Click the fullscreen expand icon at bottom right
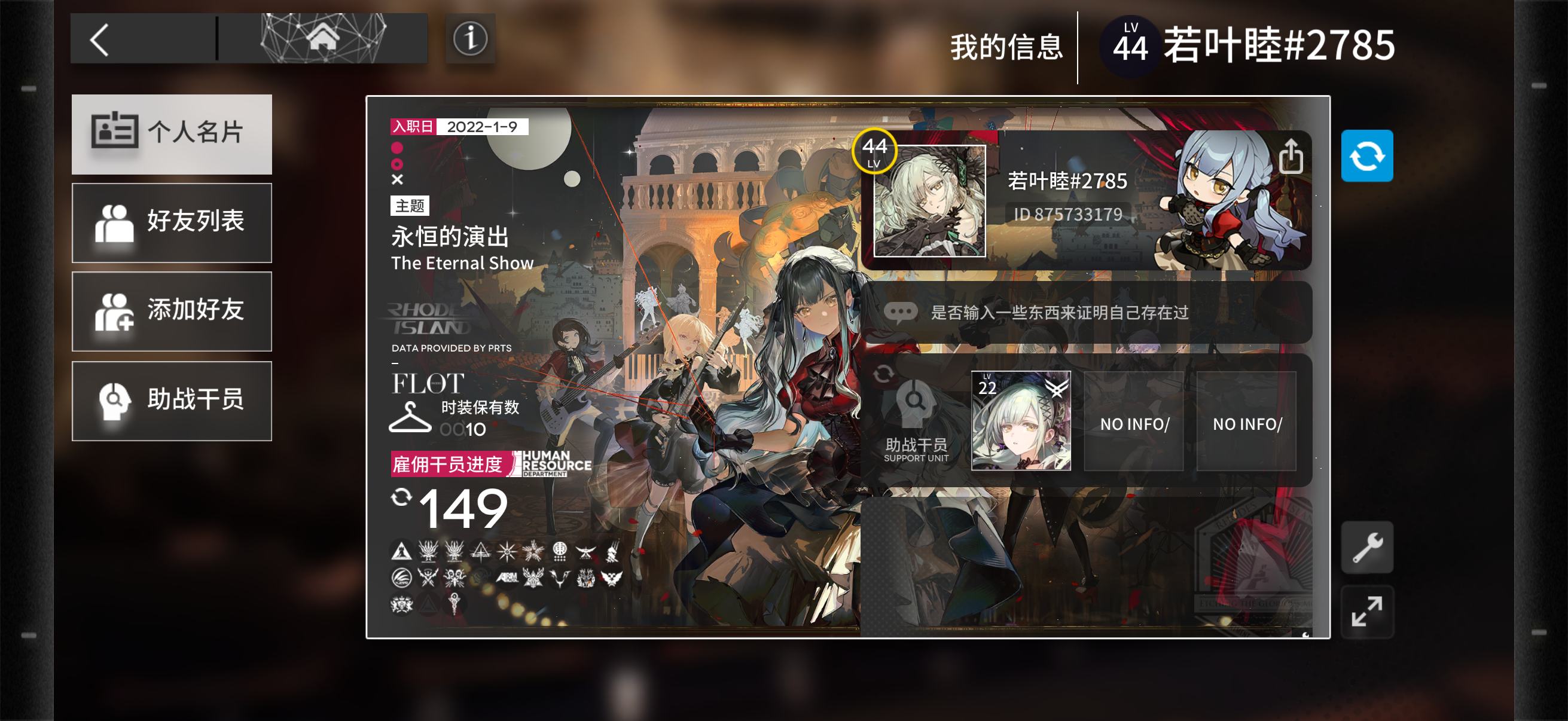This screenshot has width=1568, height=721. [1367, 611]
